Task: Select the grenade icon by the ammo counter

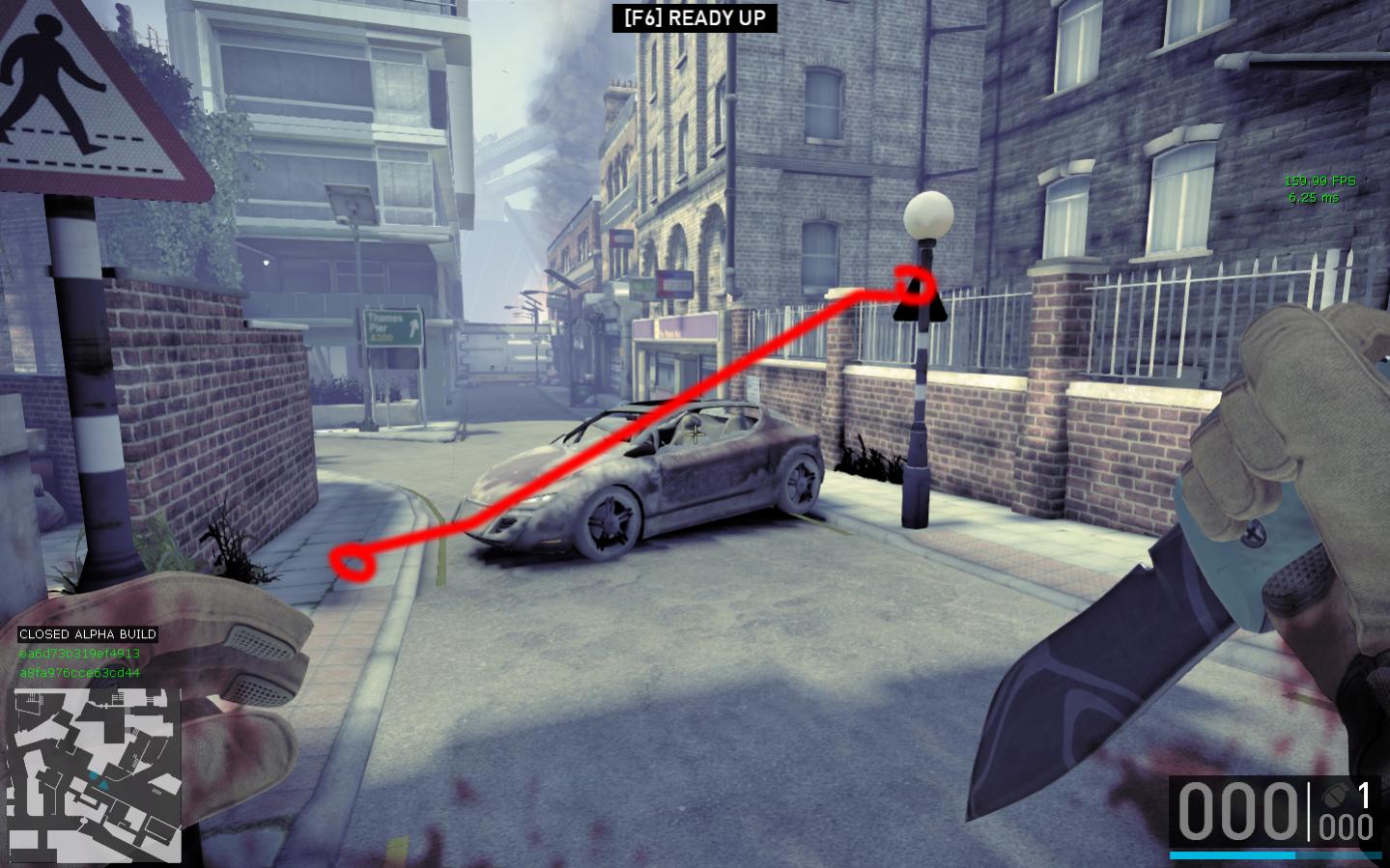Action: click(1334, 796)
